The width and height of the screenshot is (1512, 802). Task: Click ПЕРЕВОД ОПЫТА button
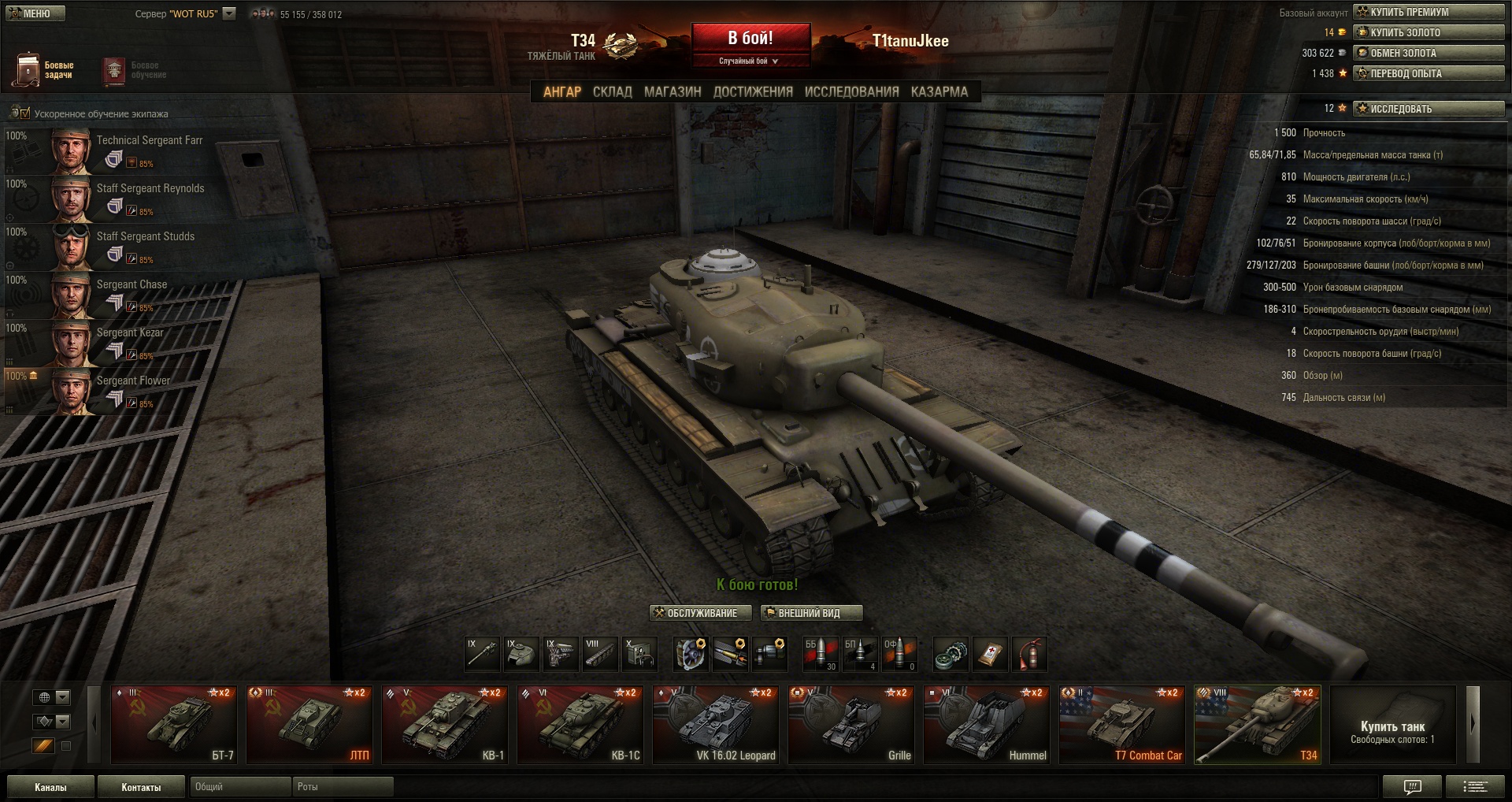coord(1428,73)
